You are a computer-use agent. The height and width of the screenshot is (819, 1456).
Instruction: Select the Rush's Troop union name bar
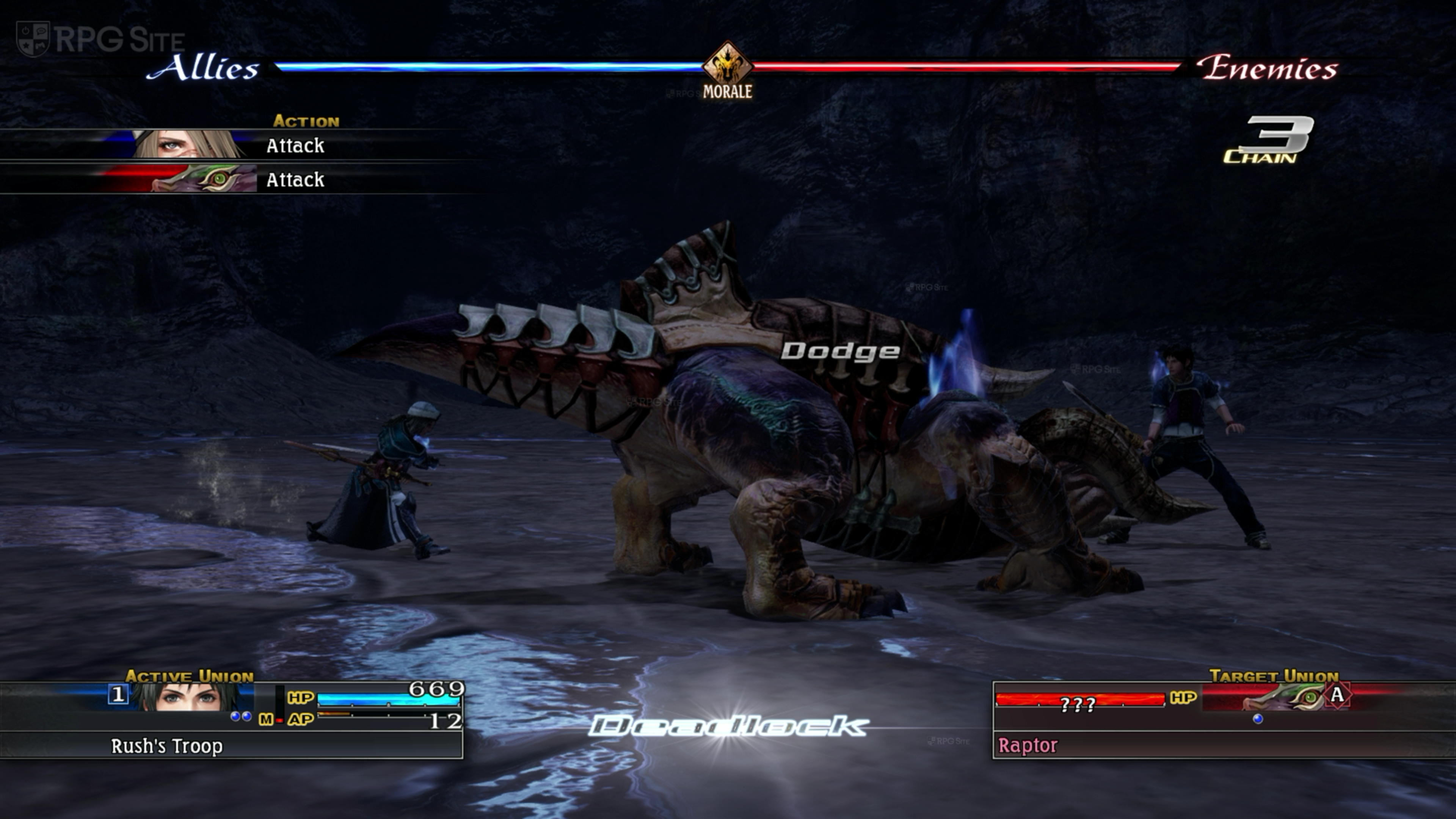click(232, 745)
